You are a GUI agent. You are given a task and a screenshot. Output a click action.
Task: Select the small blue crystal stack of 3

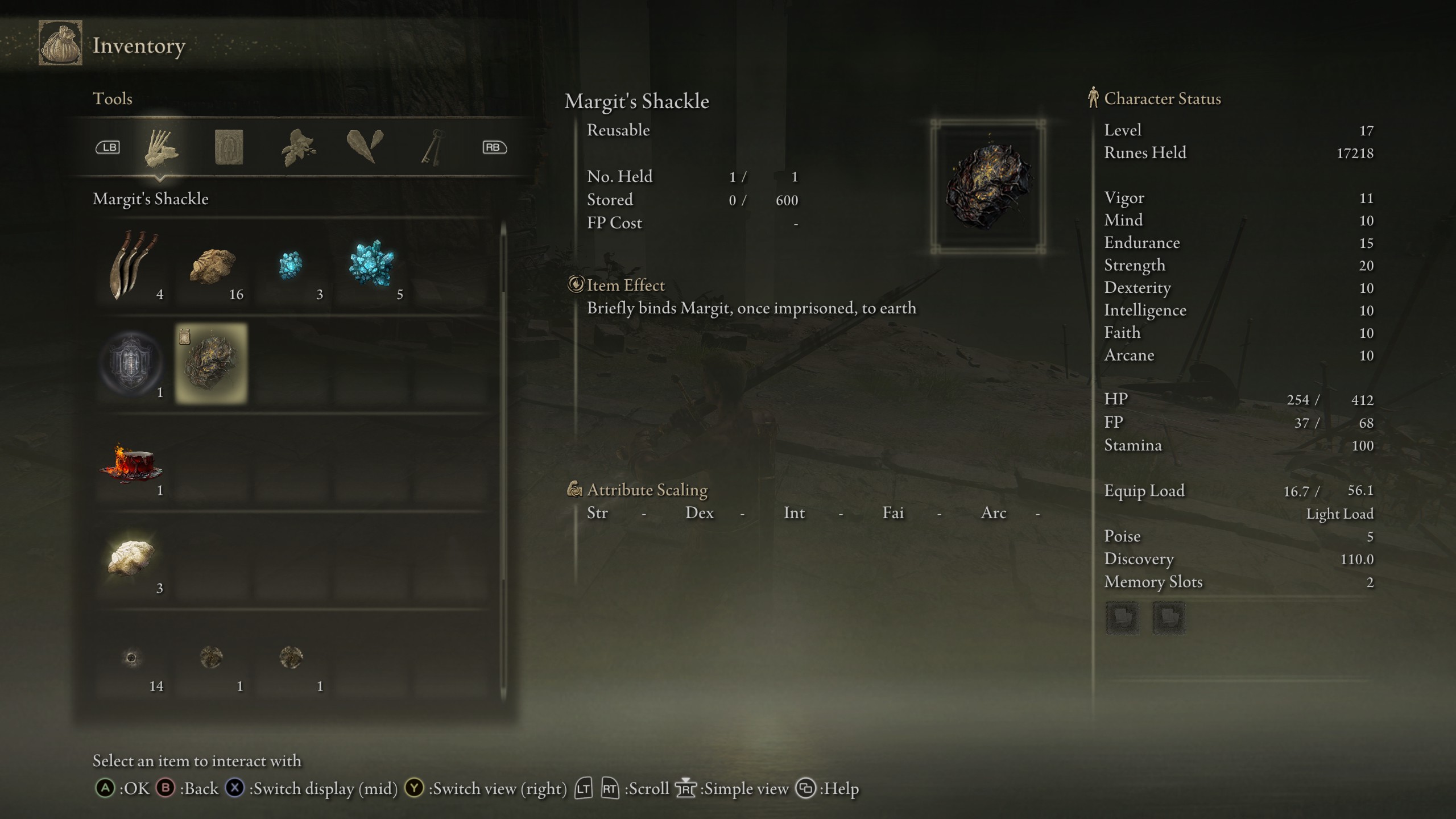click(x=291, y=266)
